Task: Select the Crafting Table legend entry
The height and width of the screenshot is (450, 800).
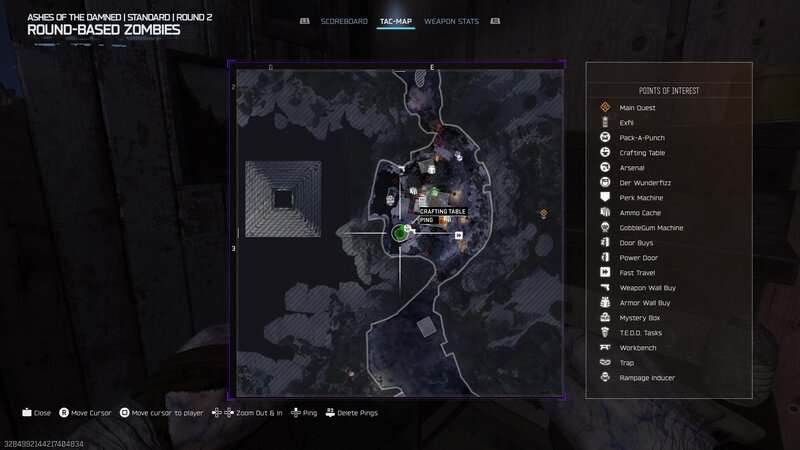Action: (641, 153)
